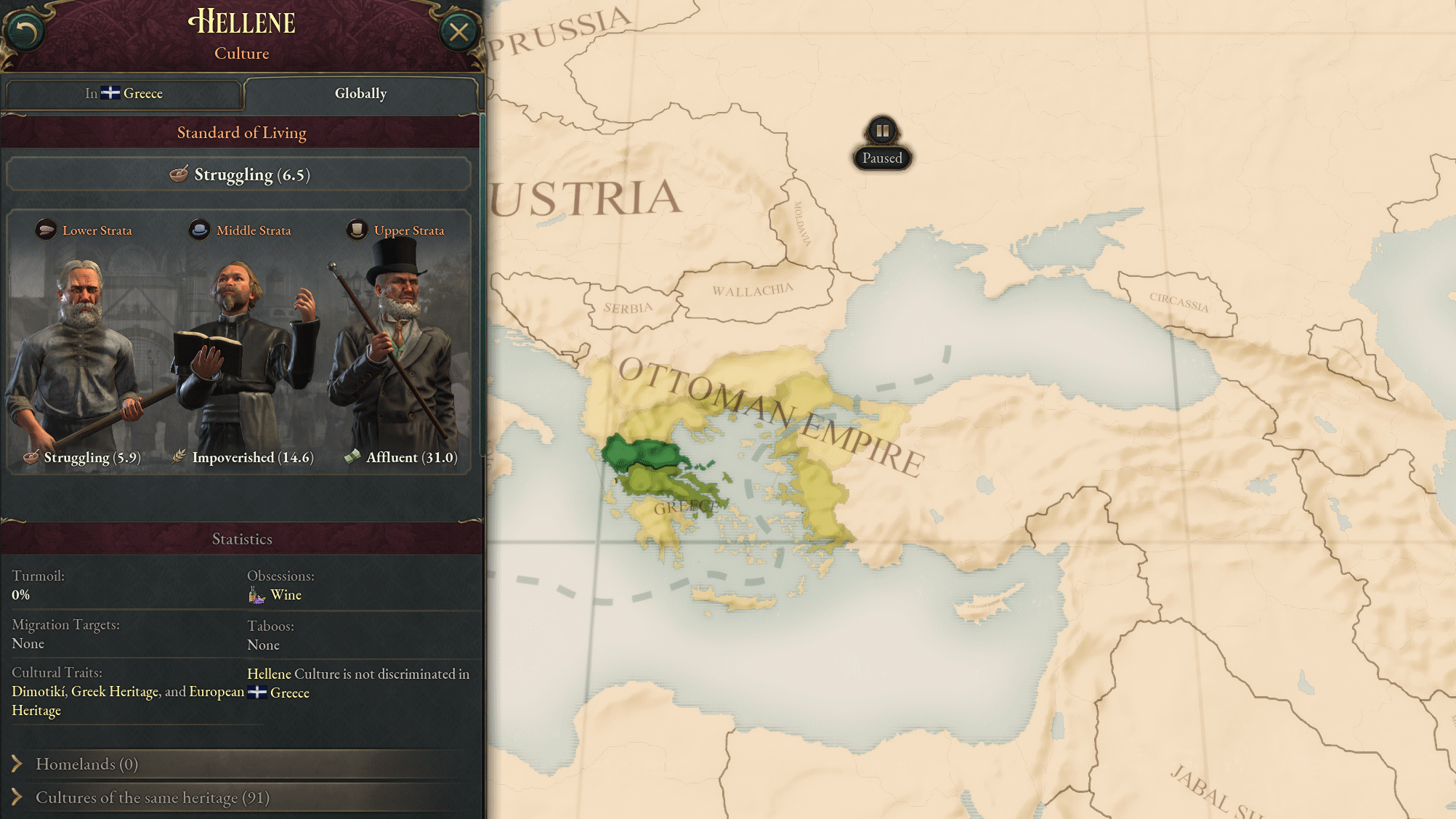The width and height of the screenshot is (1456, 819).
Task: Click the bowl icon beside Struggling (5.9)
Action: tap(31, 457)
